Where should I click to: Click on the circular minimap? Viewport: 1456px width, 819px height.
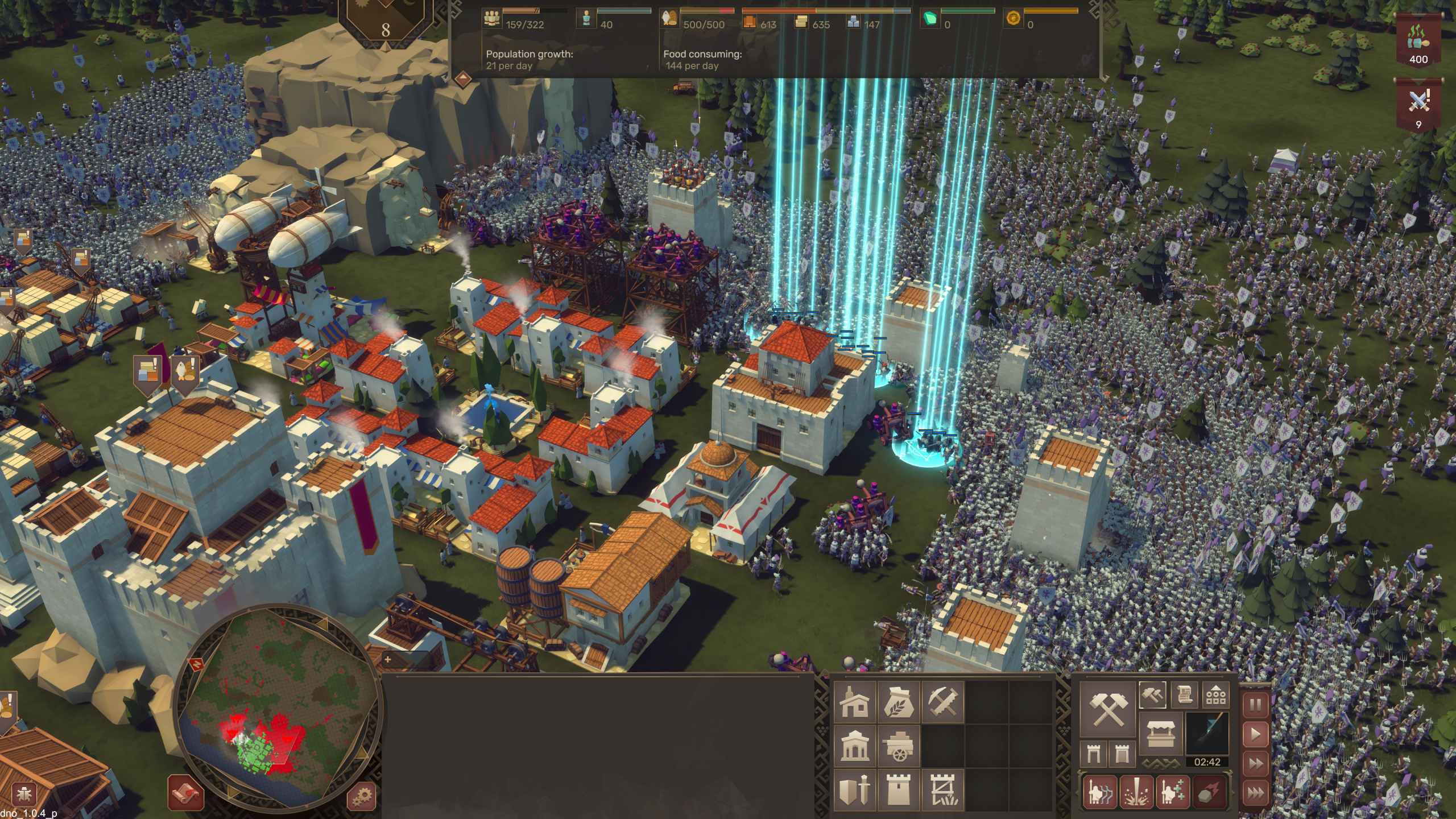(x=279, y=705)
